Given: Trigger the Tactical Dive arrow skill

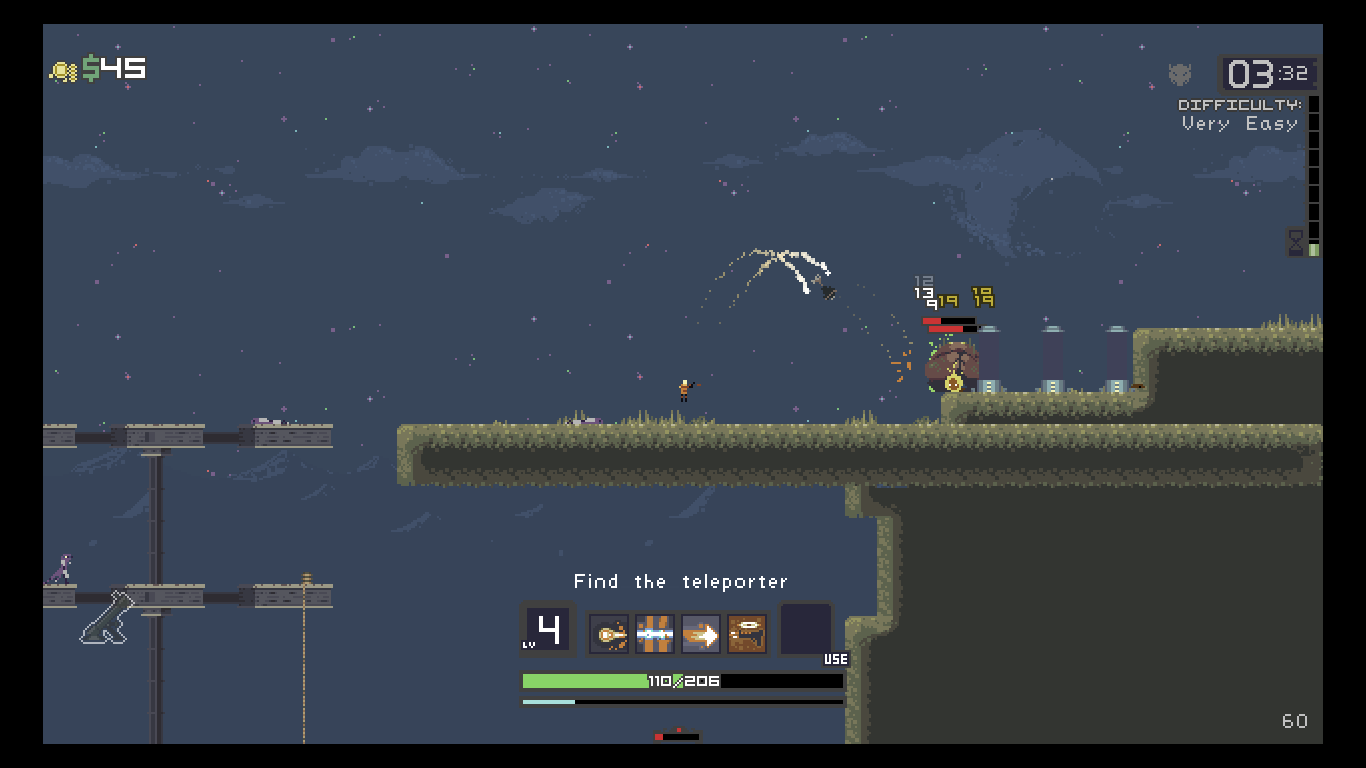Looking at the screenshot, I should (x=701, y=634).
